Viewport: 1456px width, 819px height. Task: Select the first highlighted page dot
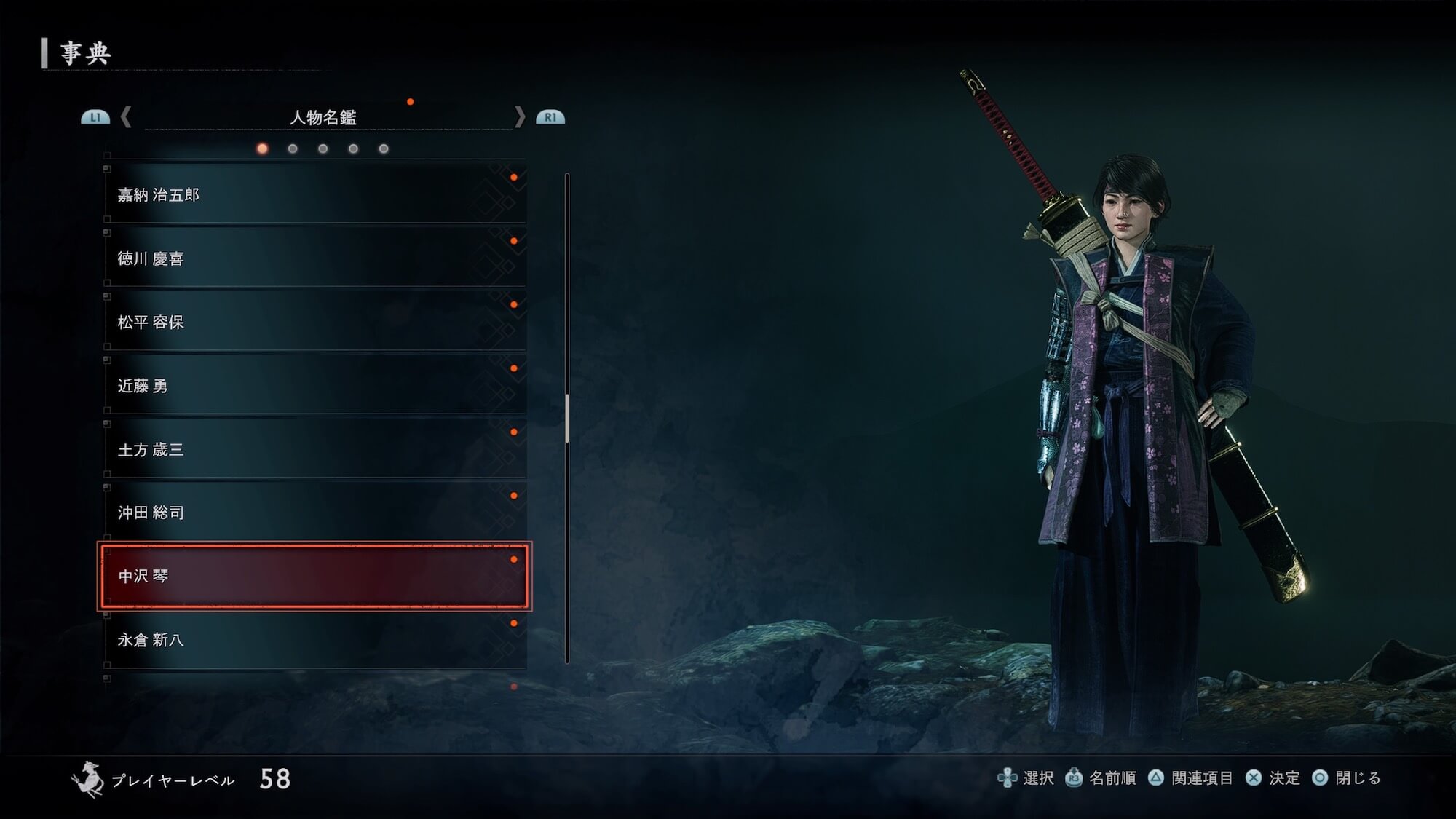coord(262,149)
